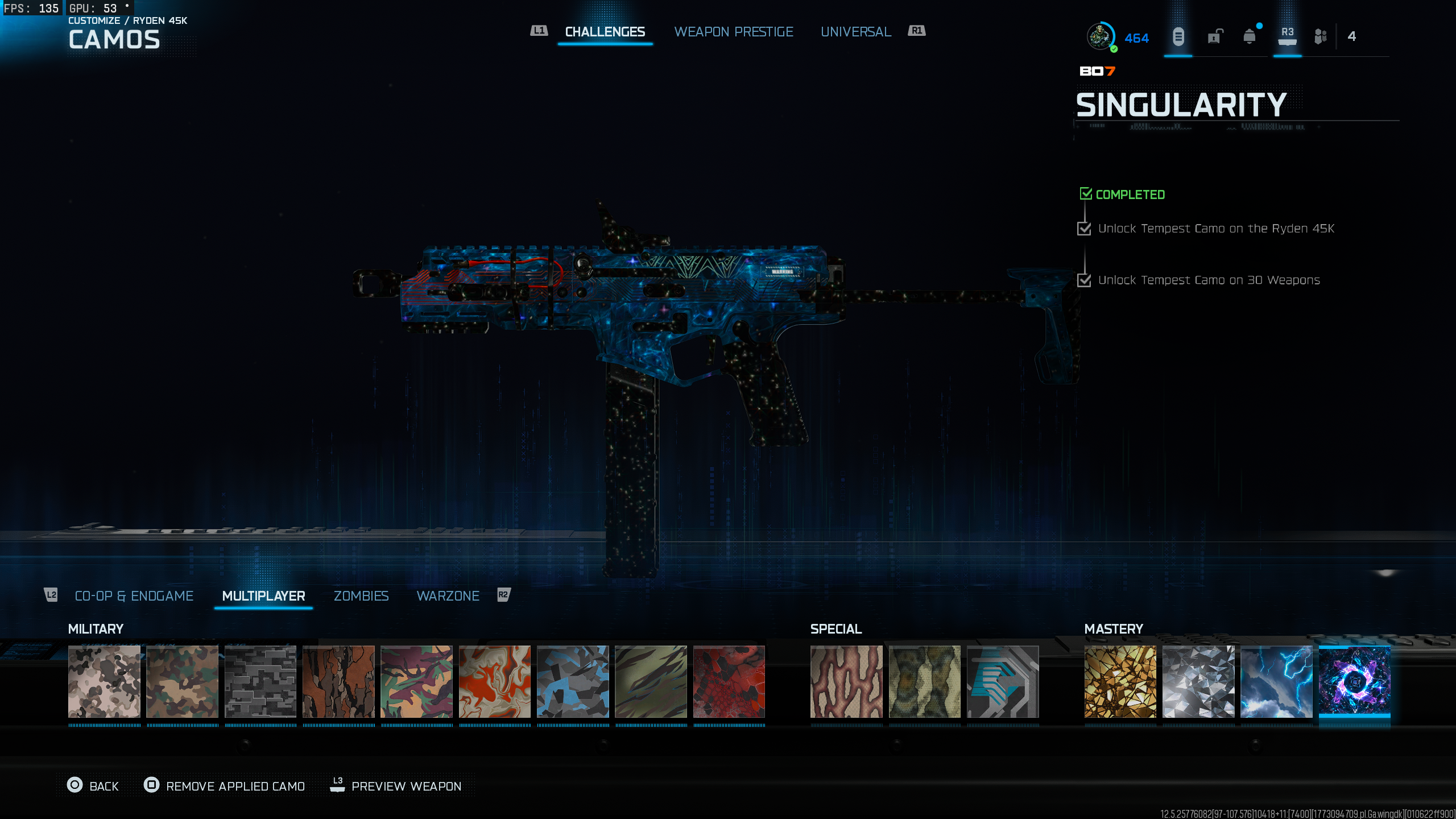
Task: Remove the applied camo
Action: (225, 786)
